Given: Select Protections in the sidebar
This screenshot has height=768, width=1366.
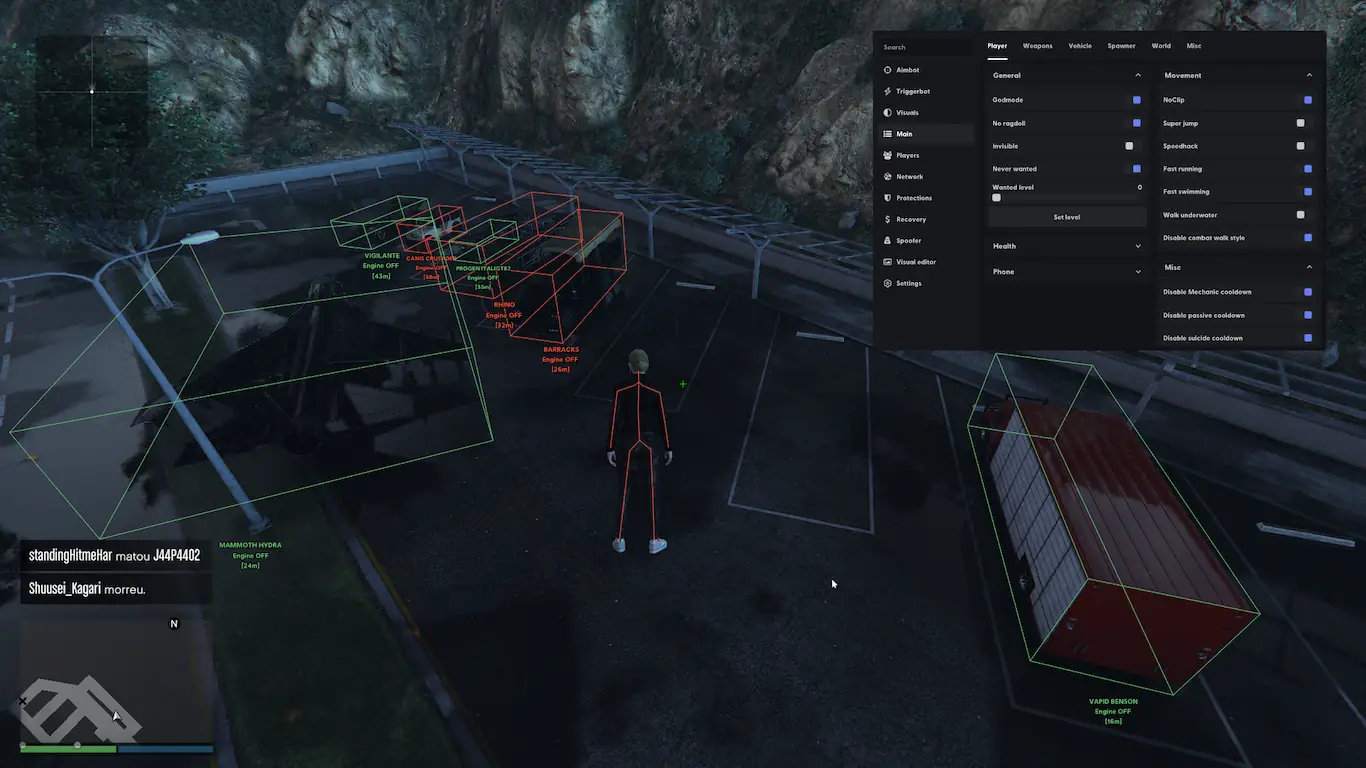Looking at the screenshot, I should click(x=913, y=198).
